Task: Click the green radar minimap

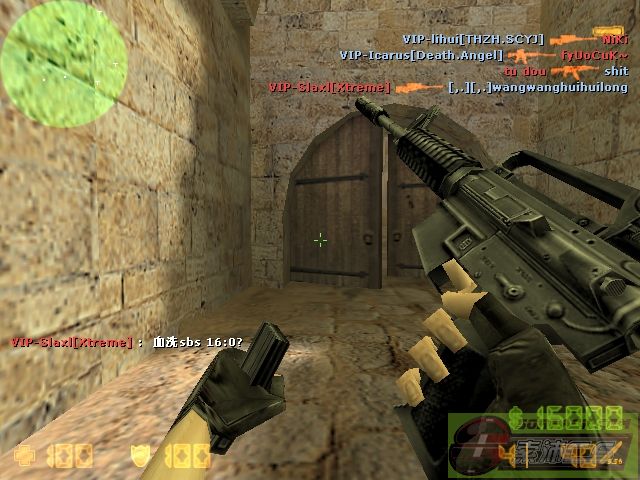Action: pos(64,57)
